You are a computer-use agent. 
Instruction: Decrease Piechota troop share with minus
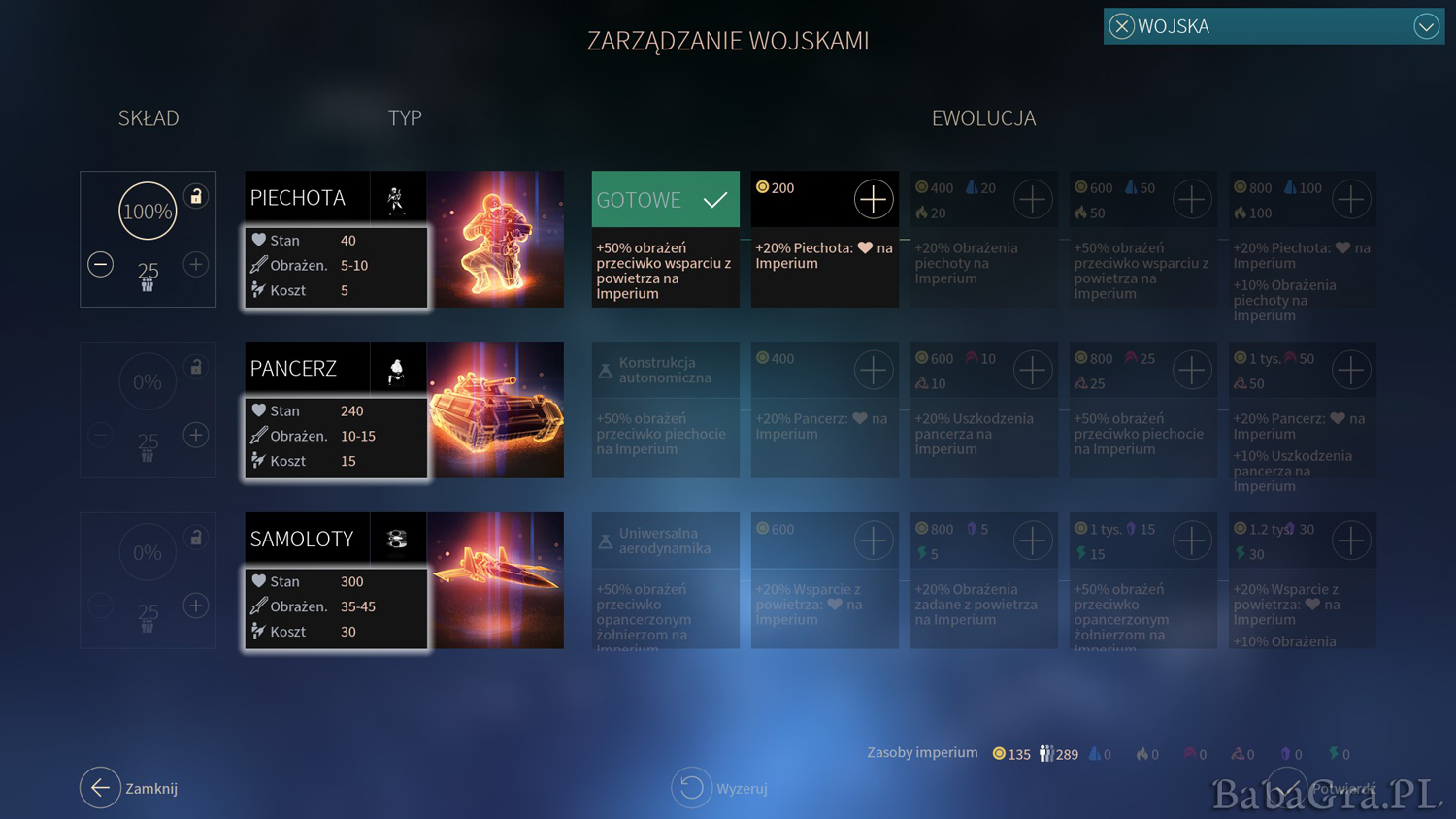[x=100, y=264]
